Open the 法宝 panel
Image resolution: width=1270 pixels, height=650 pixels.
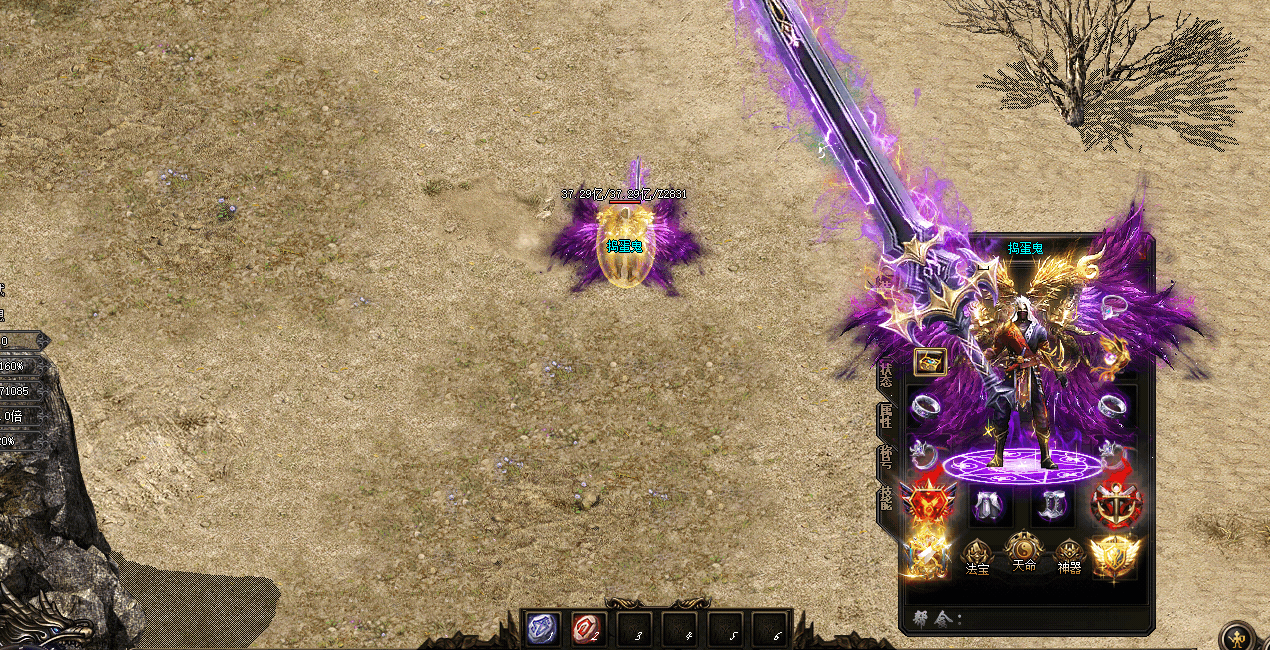click(x=977, y=557)
